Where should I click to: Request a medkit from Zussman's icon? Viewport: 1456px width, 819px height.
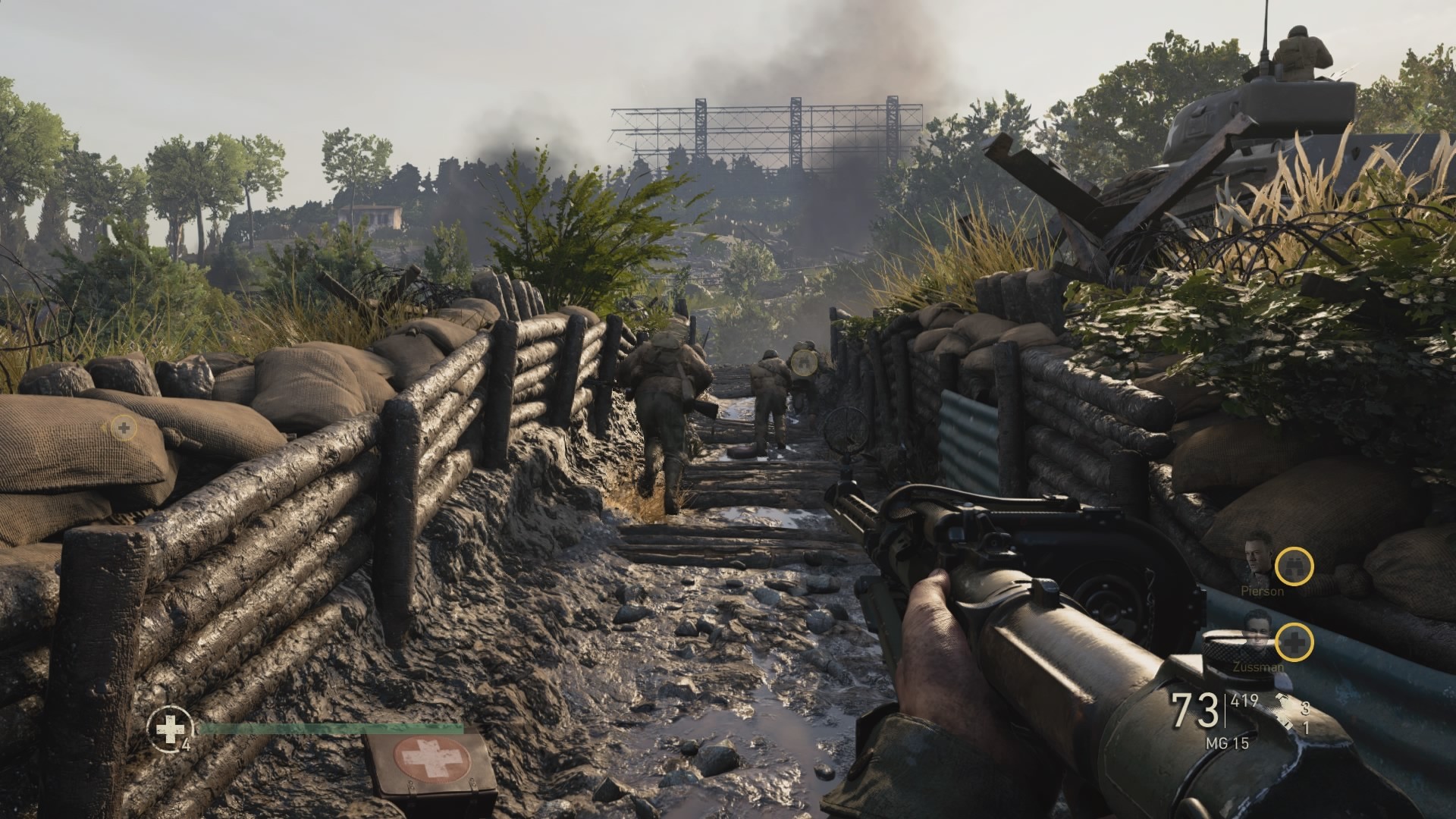[x=1294, y=642]
